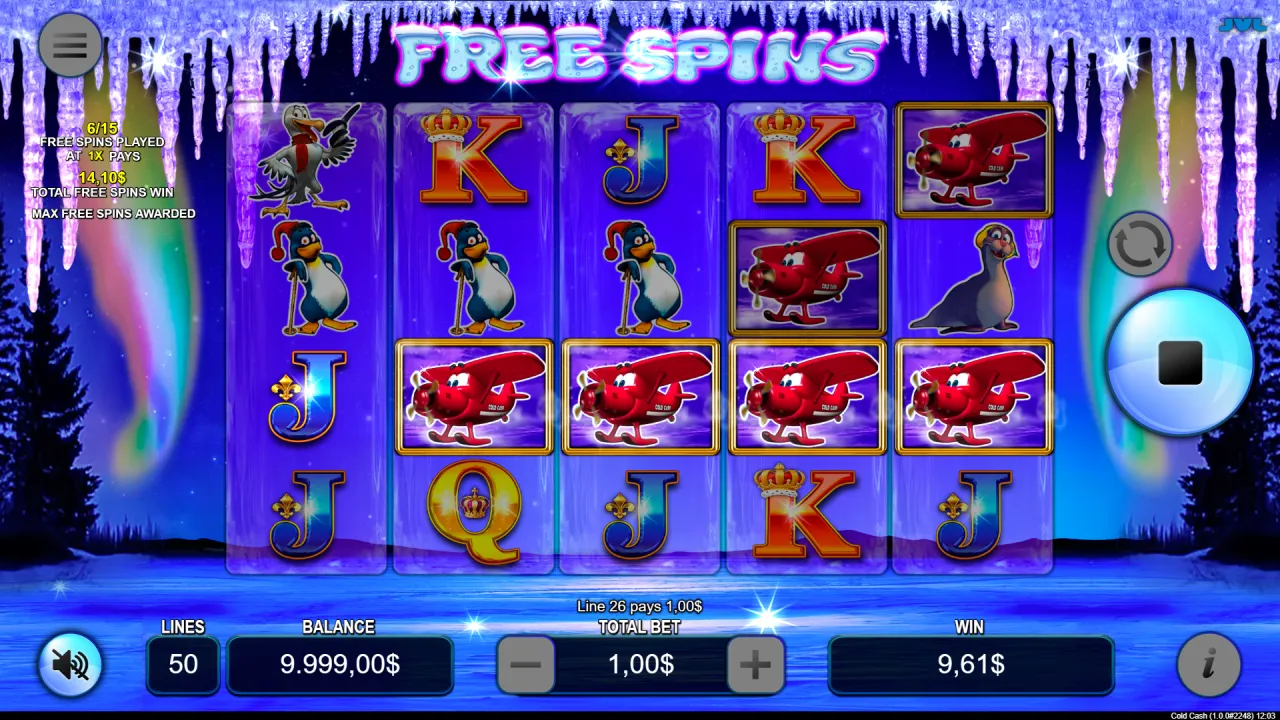Mute the game audio with the speaker icon
The width and height of the screenshot is (1280, 720).
[69, 664]
